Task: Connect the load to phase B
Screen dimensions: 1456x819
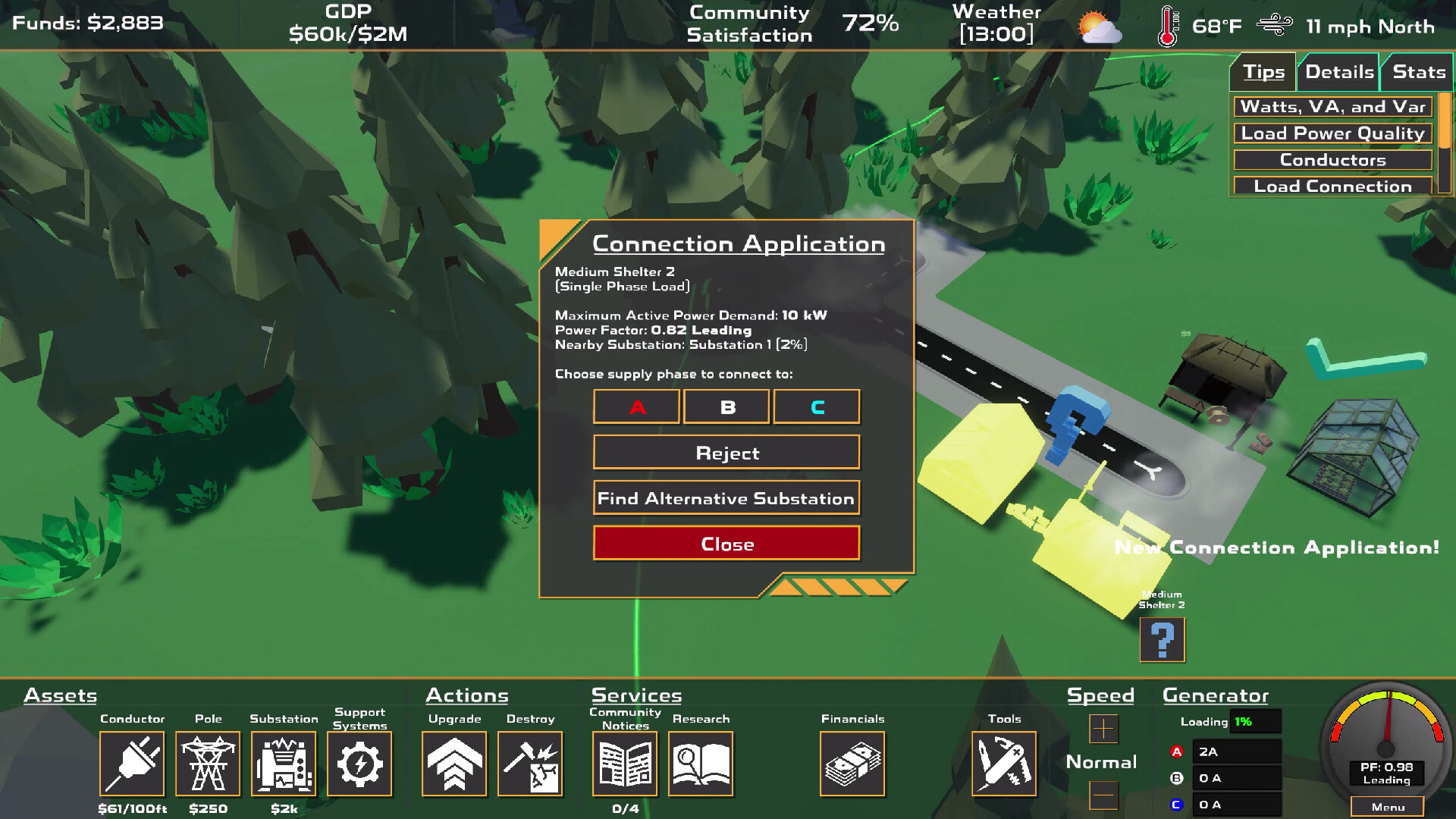Action: click(726, 406)
